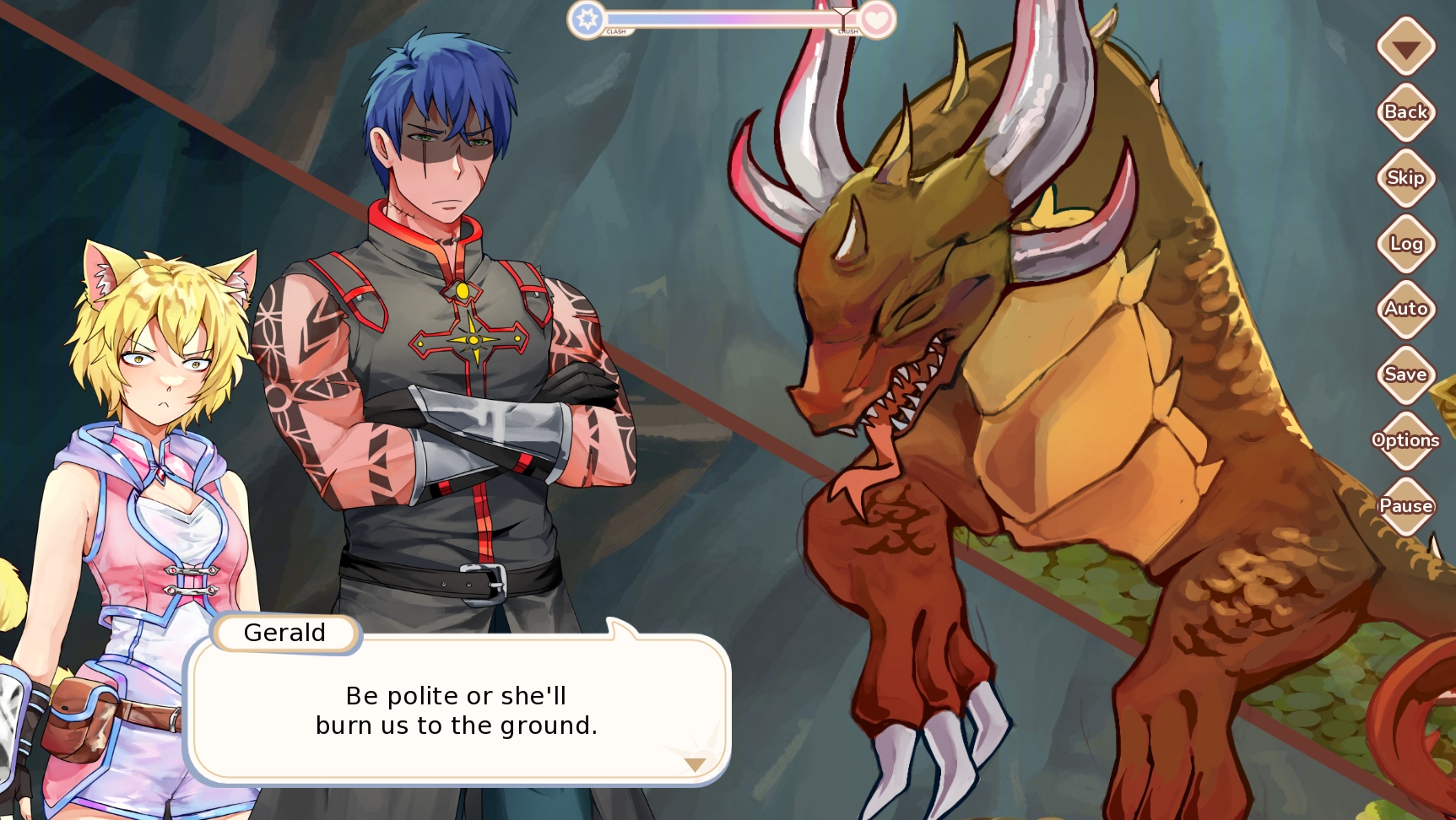Open the Save menu

coord(1405,375)
